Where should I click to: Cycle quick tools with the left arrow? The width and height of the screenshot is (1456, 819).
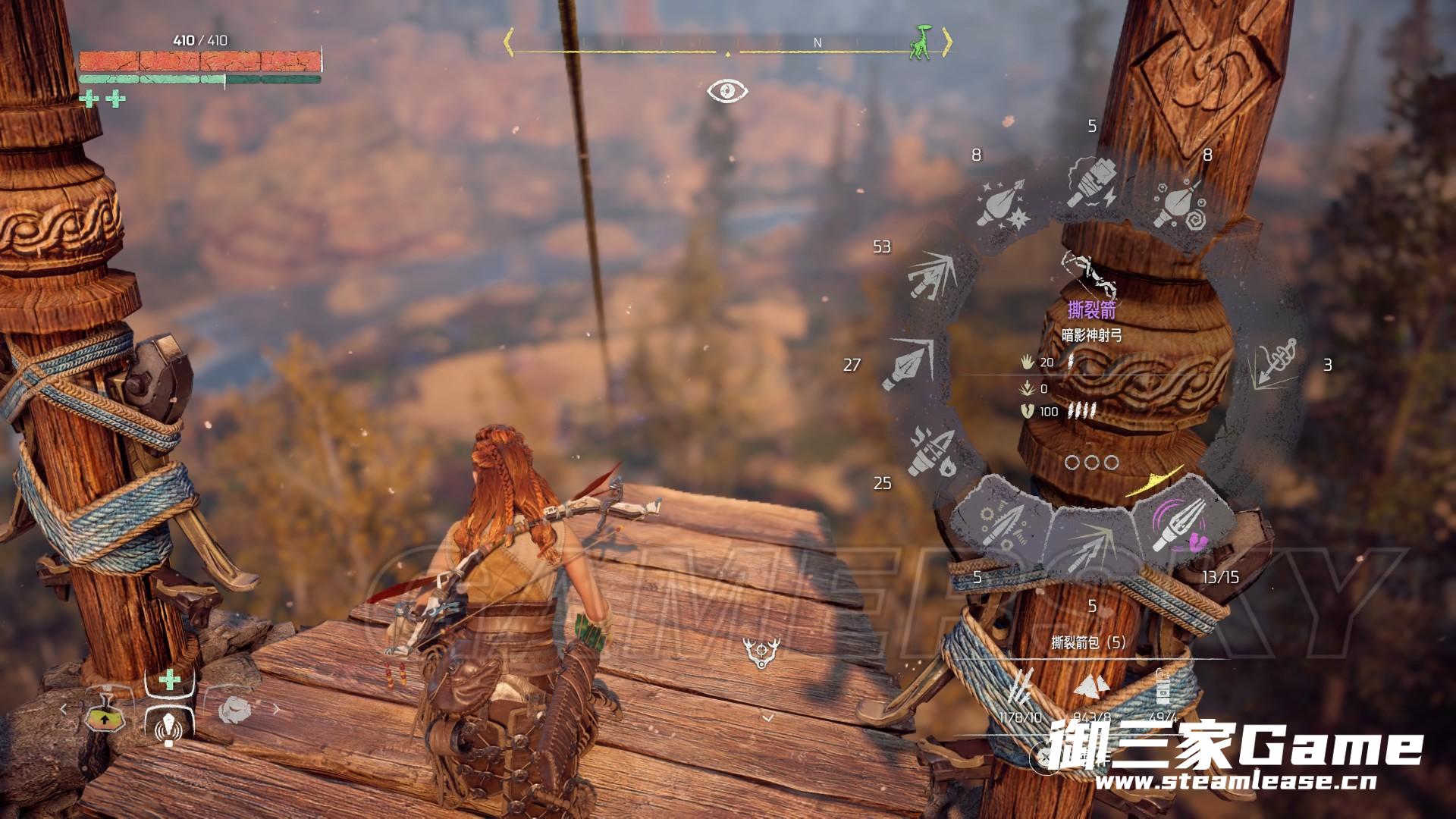[x=64, y=710]
